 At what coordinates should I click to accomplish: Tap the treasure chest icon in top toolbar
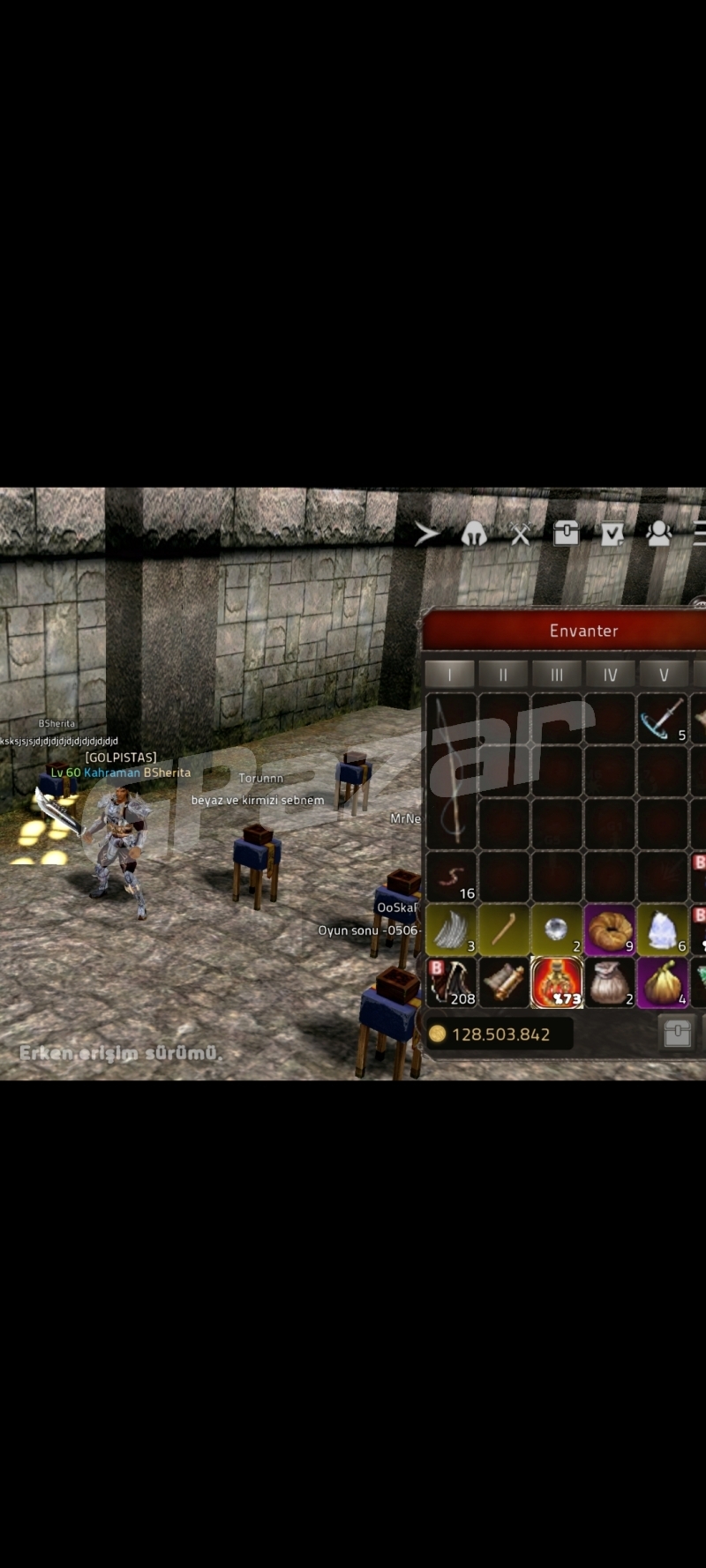(x=566, y=533)
